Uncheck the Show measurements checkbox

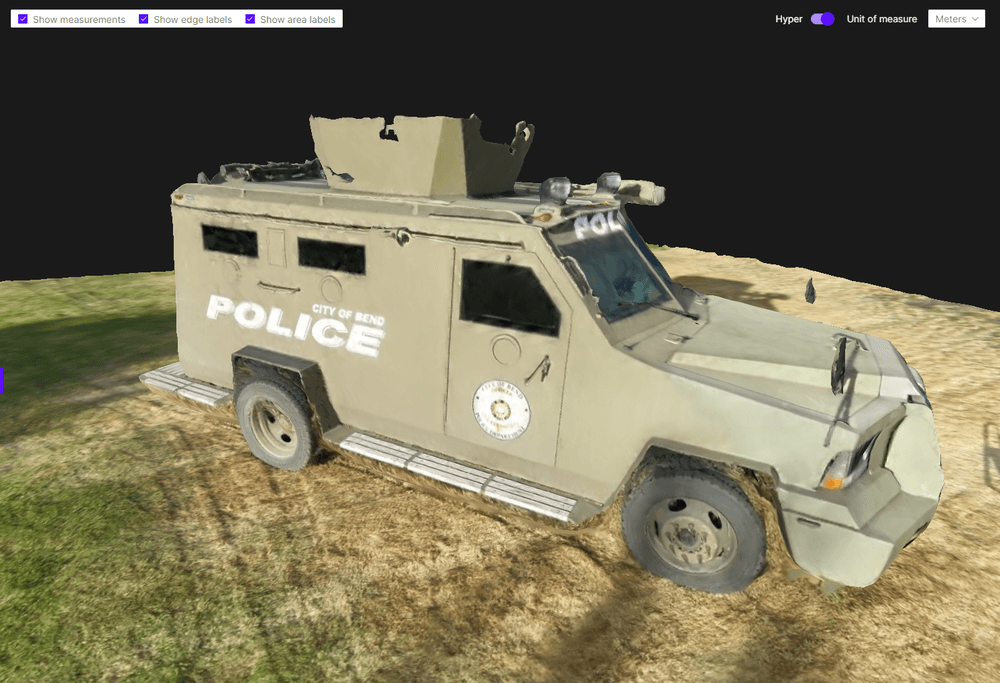pos(23,19)
